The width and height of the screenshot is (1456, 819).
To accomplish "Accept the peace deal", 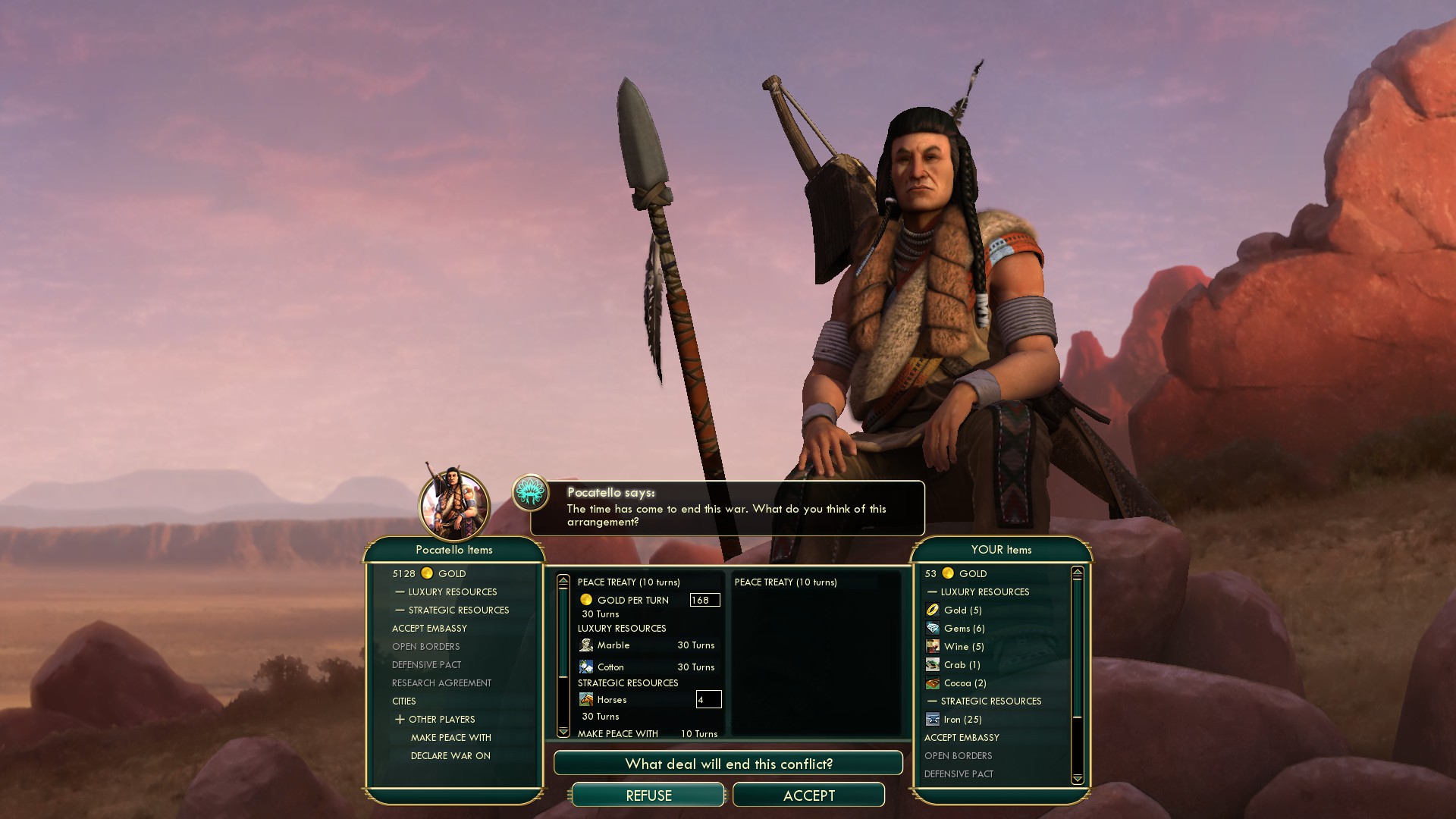I will [808, 795].
